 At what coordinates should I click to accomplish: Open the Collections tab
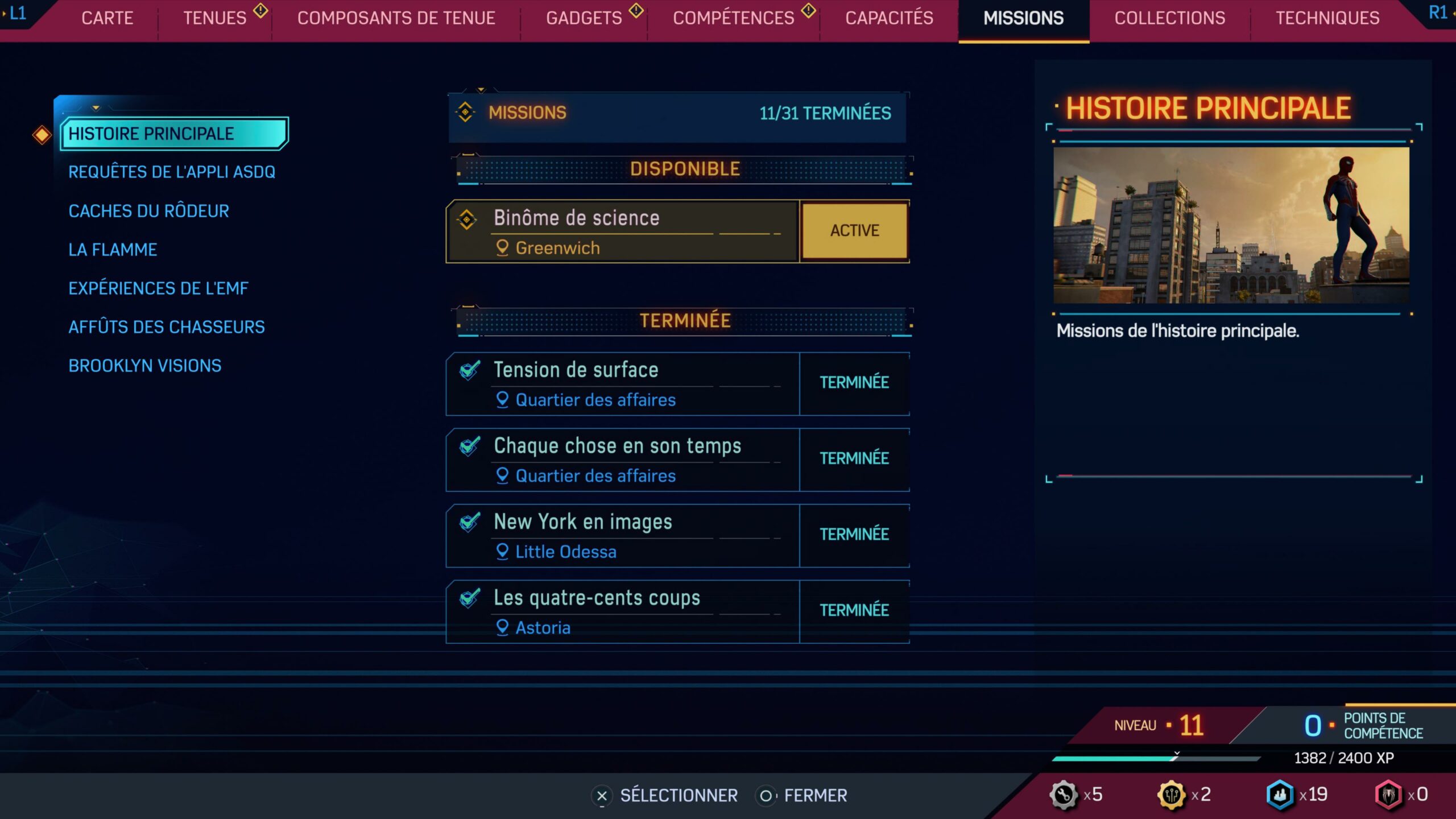pyautogui.click(x=1169, y=18)
